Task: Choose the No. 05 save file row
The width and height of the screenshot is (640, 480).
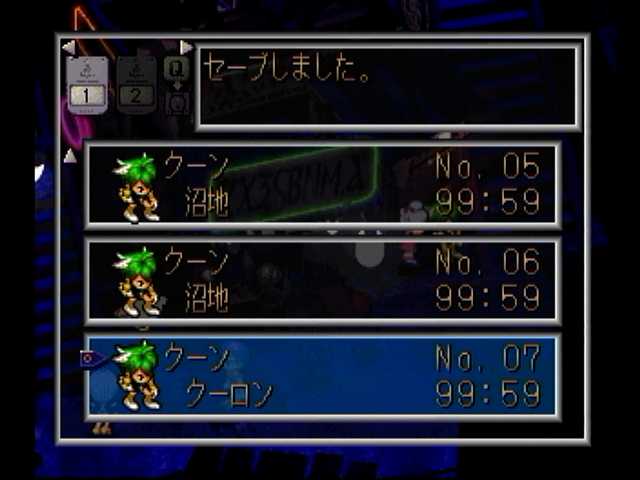Action: click(x=322, y=185)
